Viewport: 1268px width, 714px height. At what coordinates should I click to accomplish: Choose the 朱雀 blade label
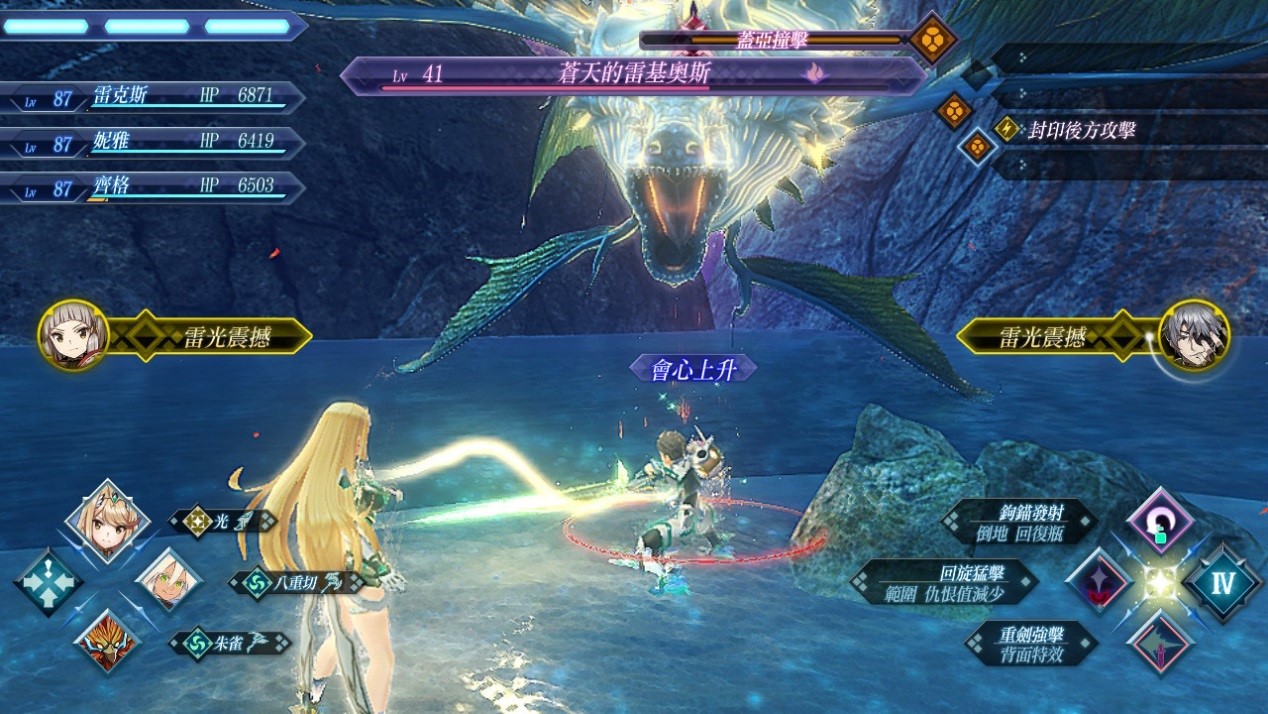point(228,643)
